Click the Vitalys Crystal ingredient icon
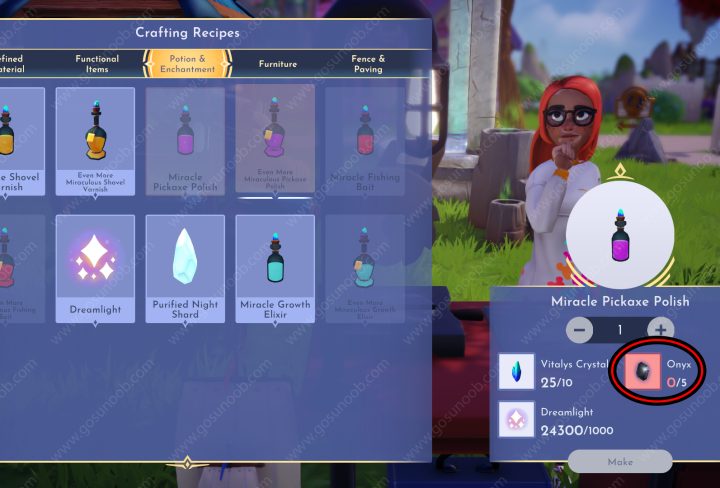This screenshot has height=488, width=720. point(517,372)
